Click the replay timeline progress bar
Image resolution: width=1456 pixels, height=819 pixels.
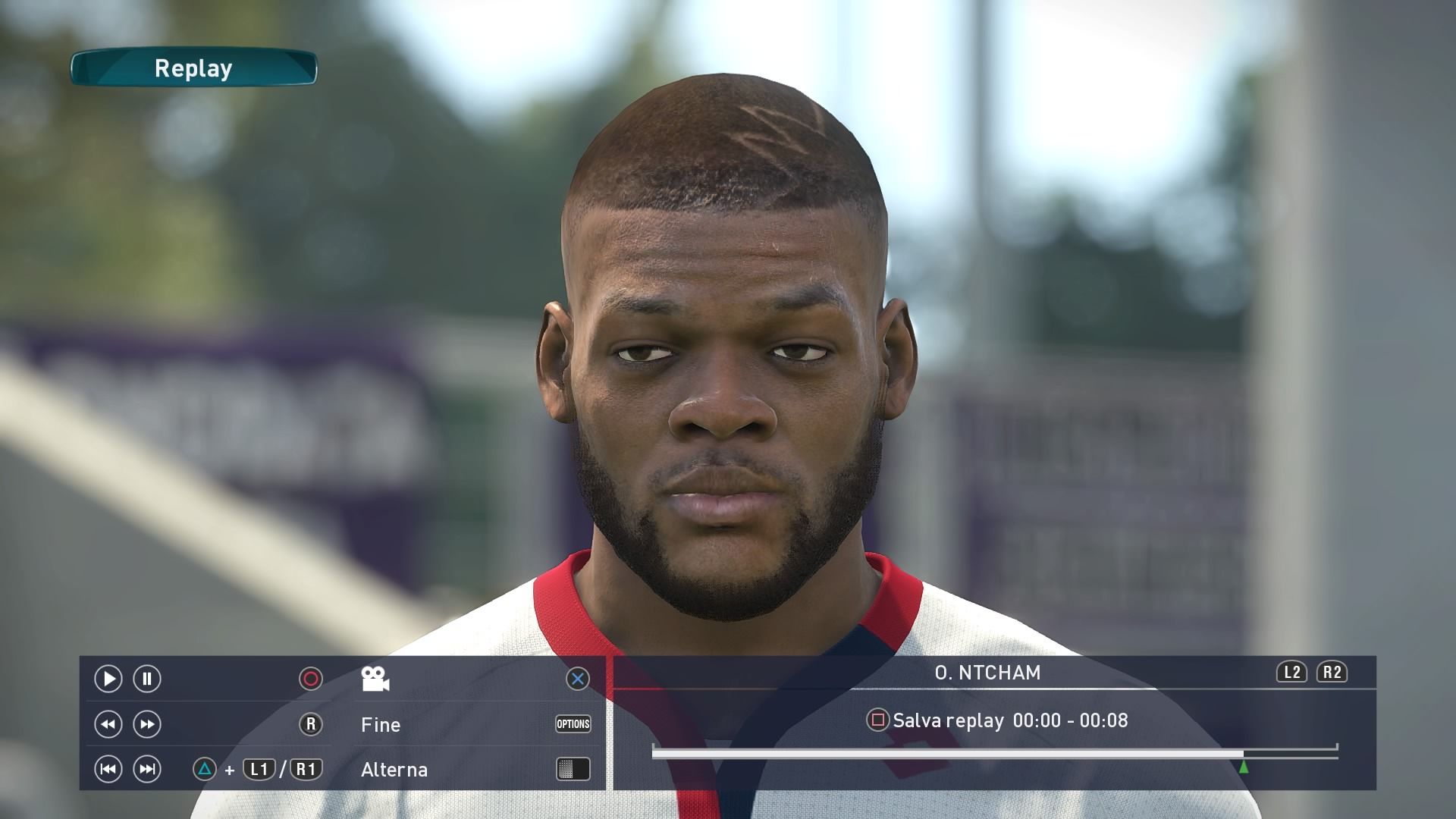[948, 754]
